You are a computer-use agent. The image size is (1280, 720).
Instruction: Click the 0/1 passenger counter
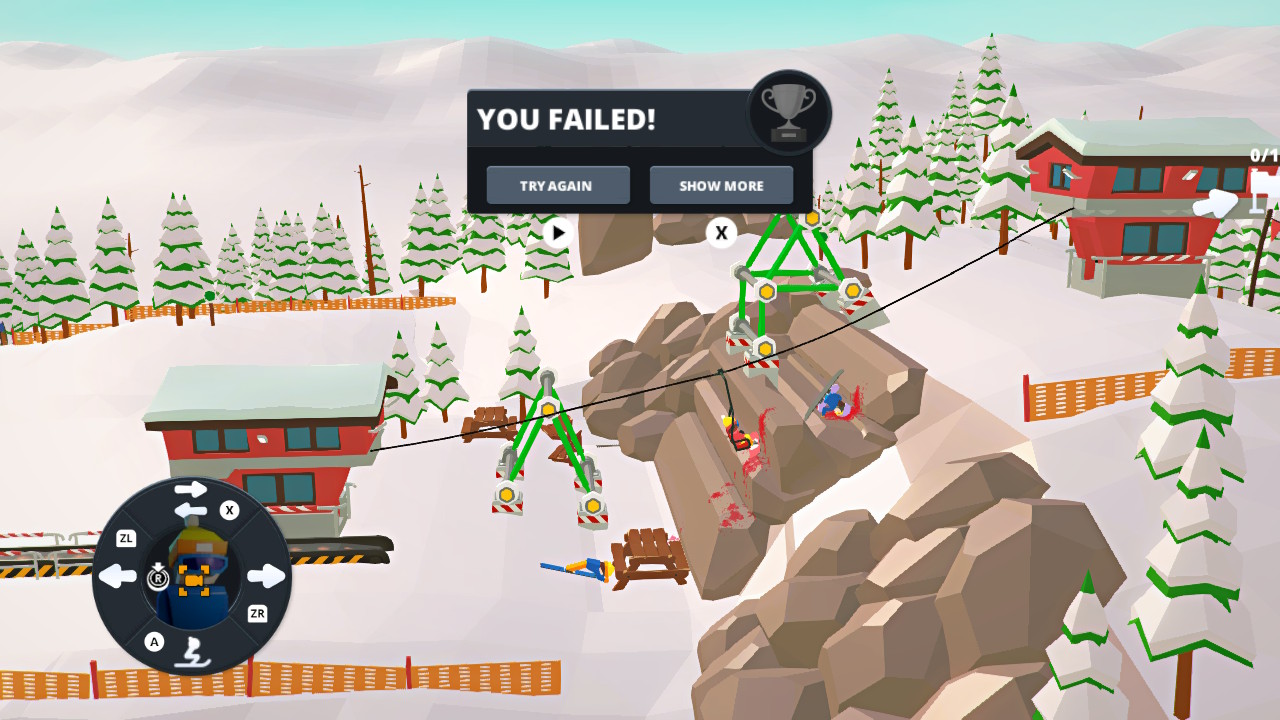pyautogui.click(x=1262, y=155)
